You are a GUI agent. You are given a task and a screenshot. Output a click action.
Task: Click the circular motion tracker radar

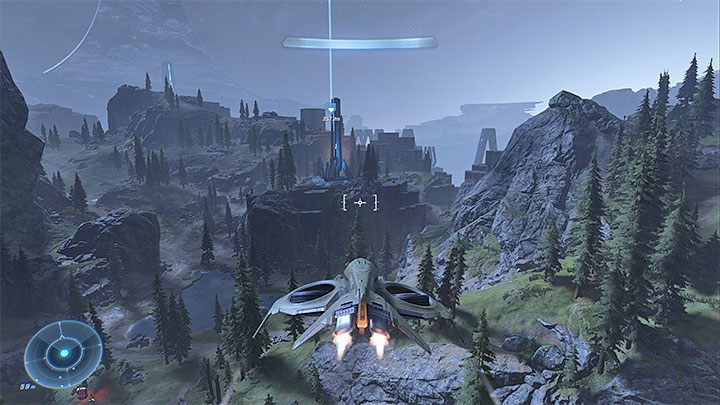tap(63, 354)
